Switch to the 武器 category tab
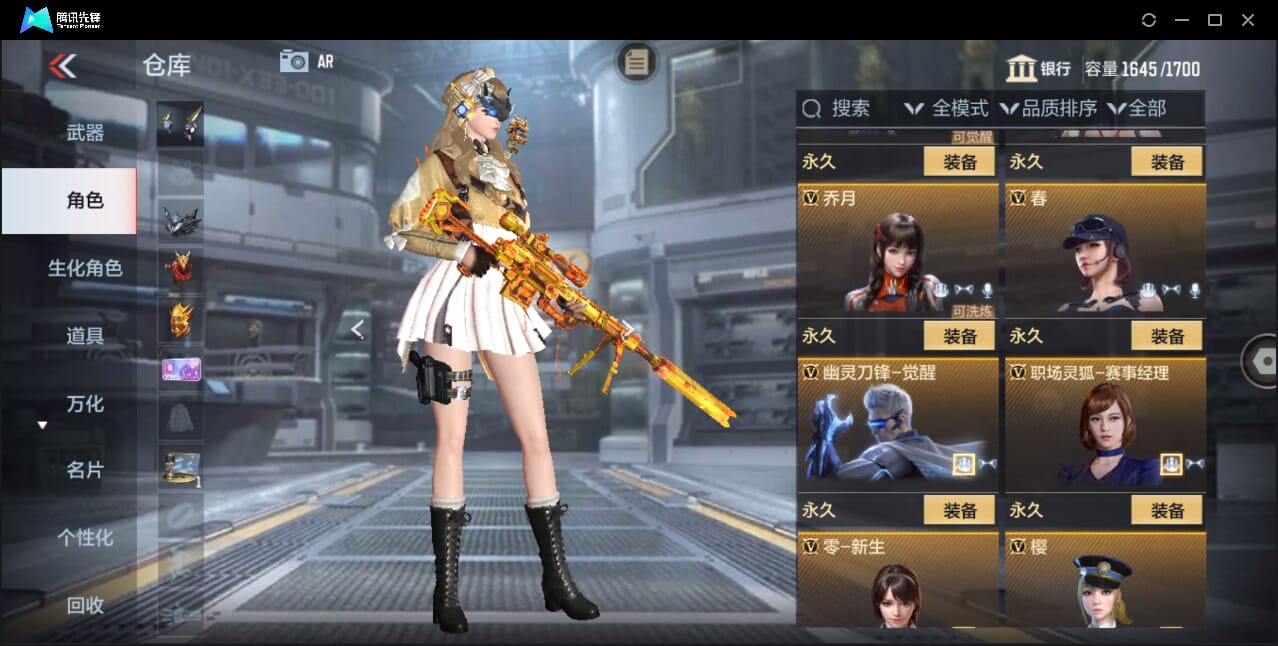1278x646 pixels. pos(85,132)
